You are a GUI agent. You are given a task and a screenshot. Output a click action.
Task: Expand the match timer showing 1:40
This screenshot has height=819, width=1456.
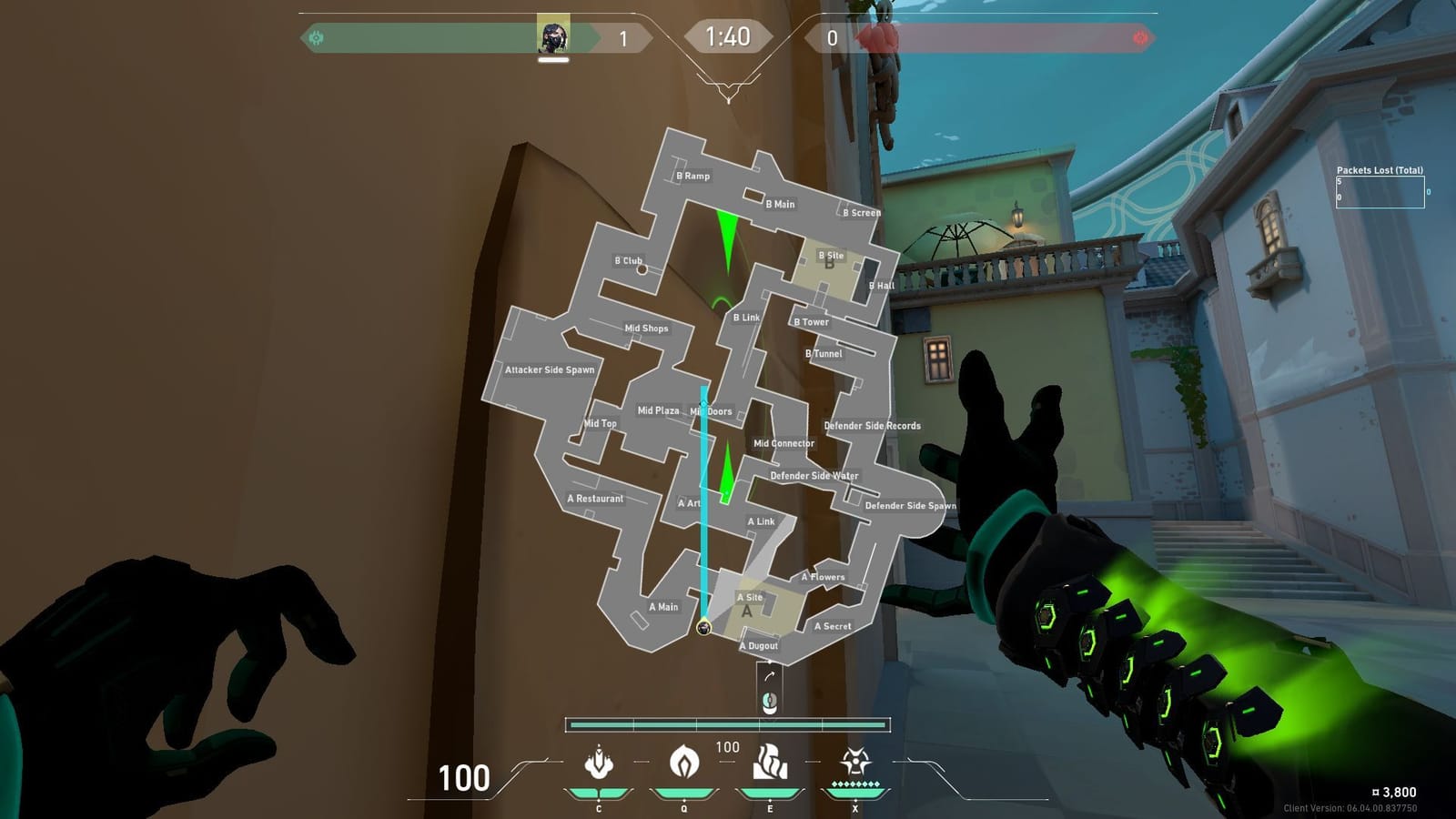point(727,36)
